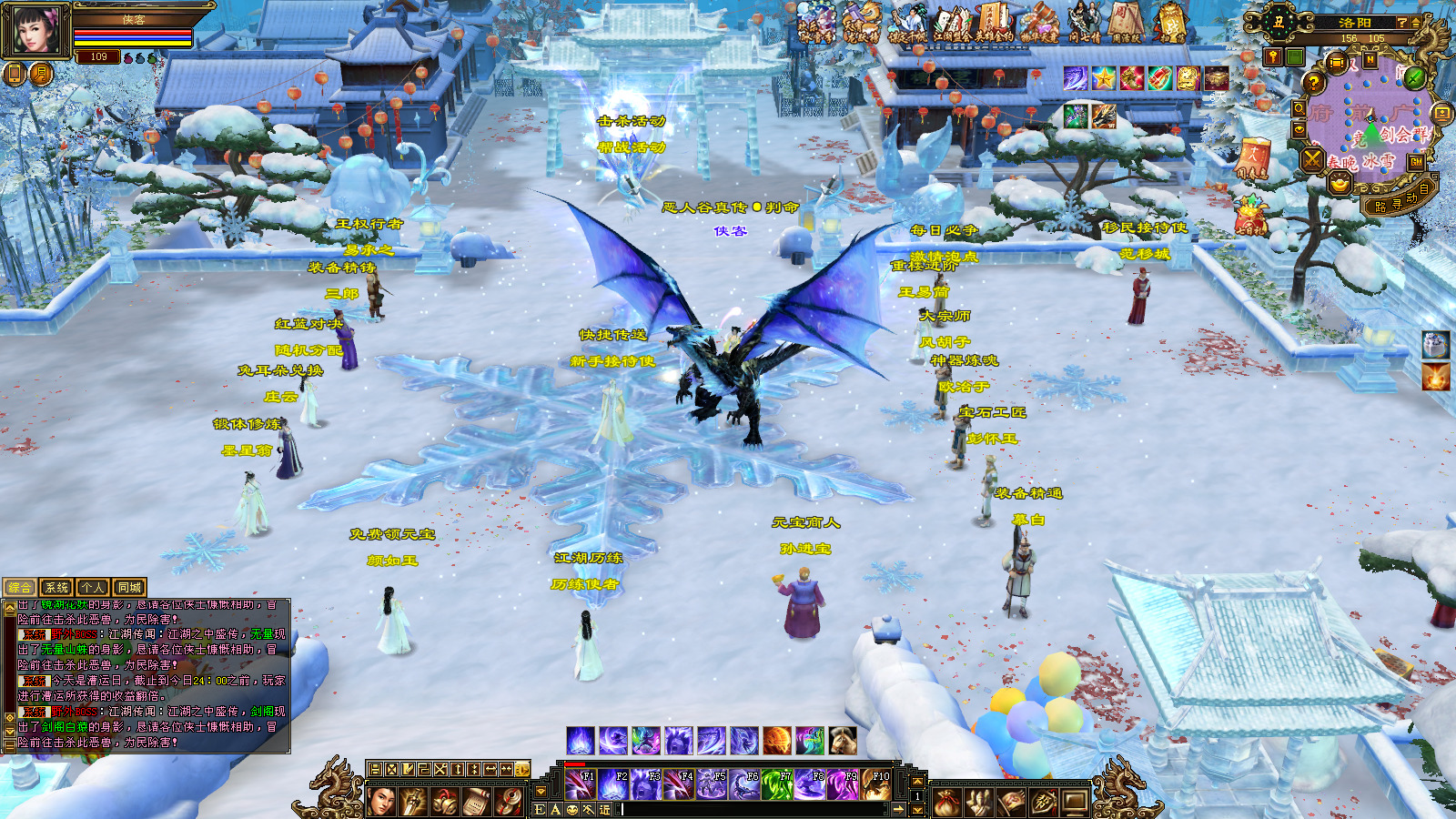Switch to the 系统 chat tab
The image size is (1456, 819).
[56, 588]
